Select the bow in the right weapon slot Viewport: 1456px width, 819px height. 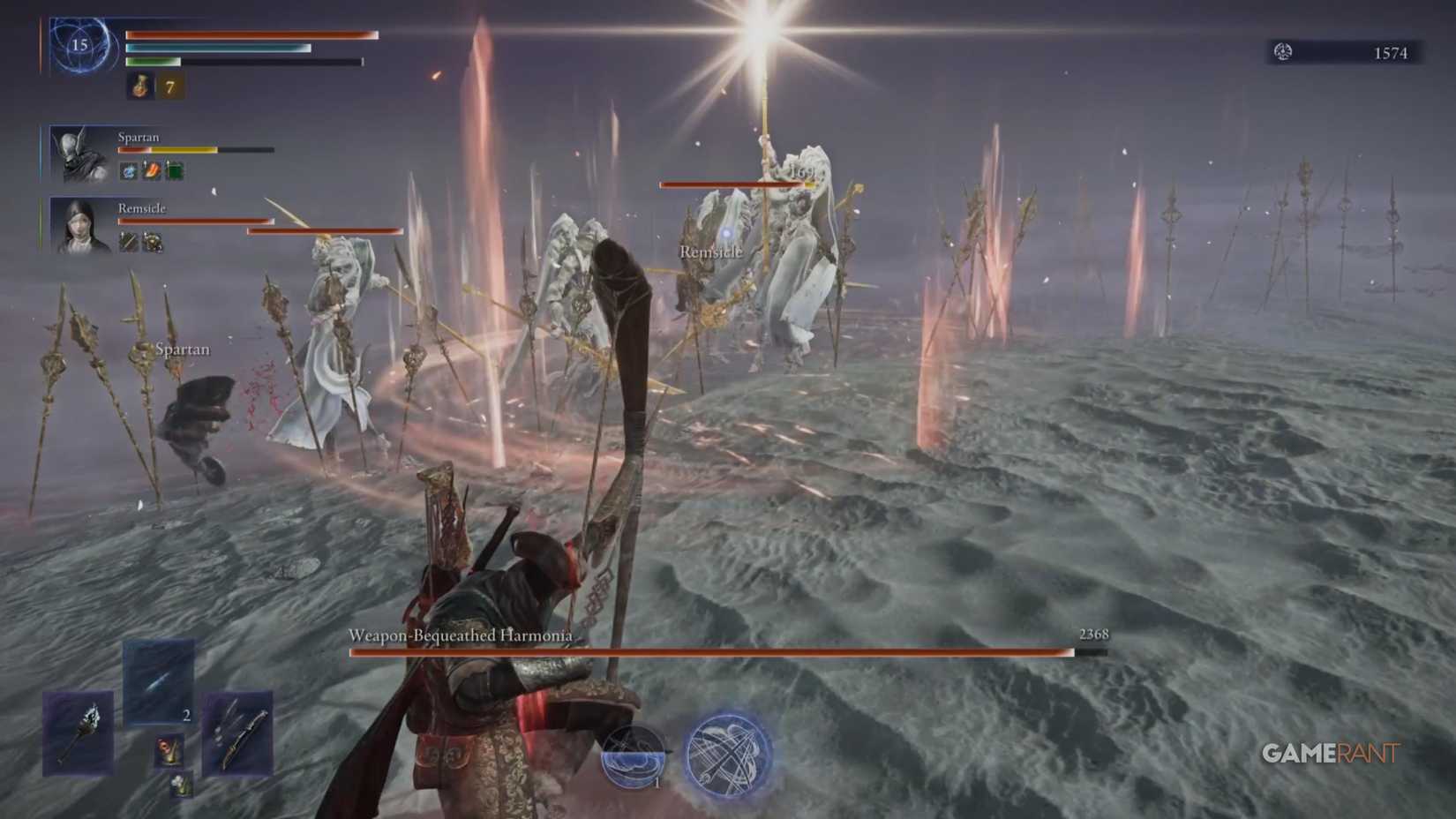(237, 734)
